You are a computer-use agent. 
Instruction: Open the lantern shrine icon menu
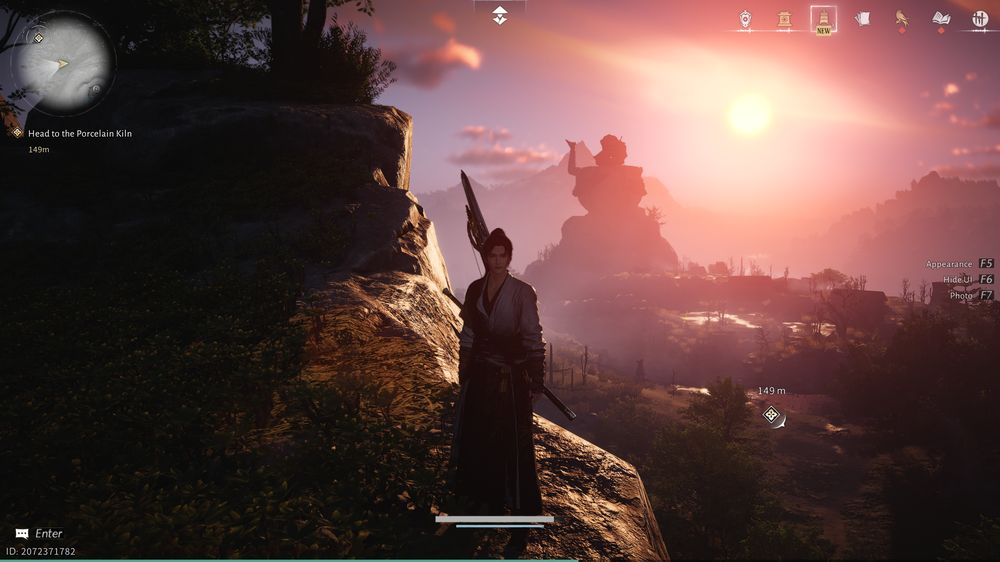pos(784,19)
